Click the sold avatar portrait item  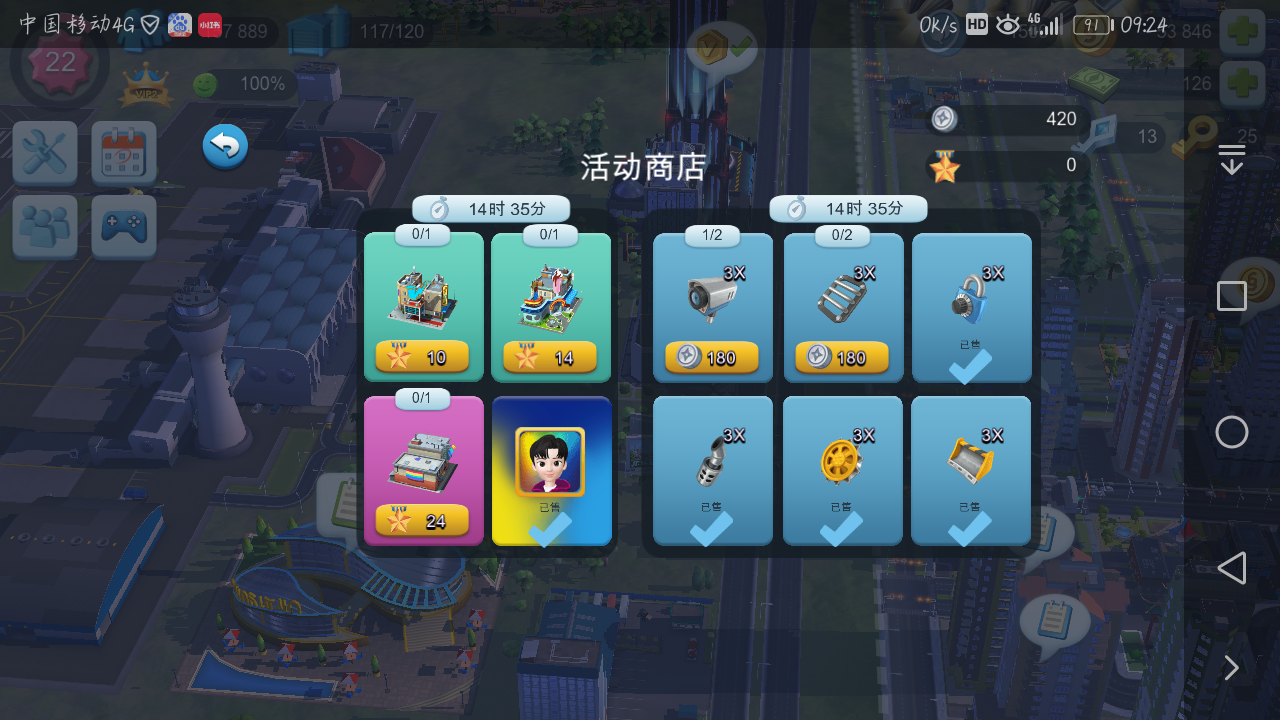coord(552,470)
